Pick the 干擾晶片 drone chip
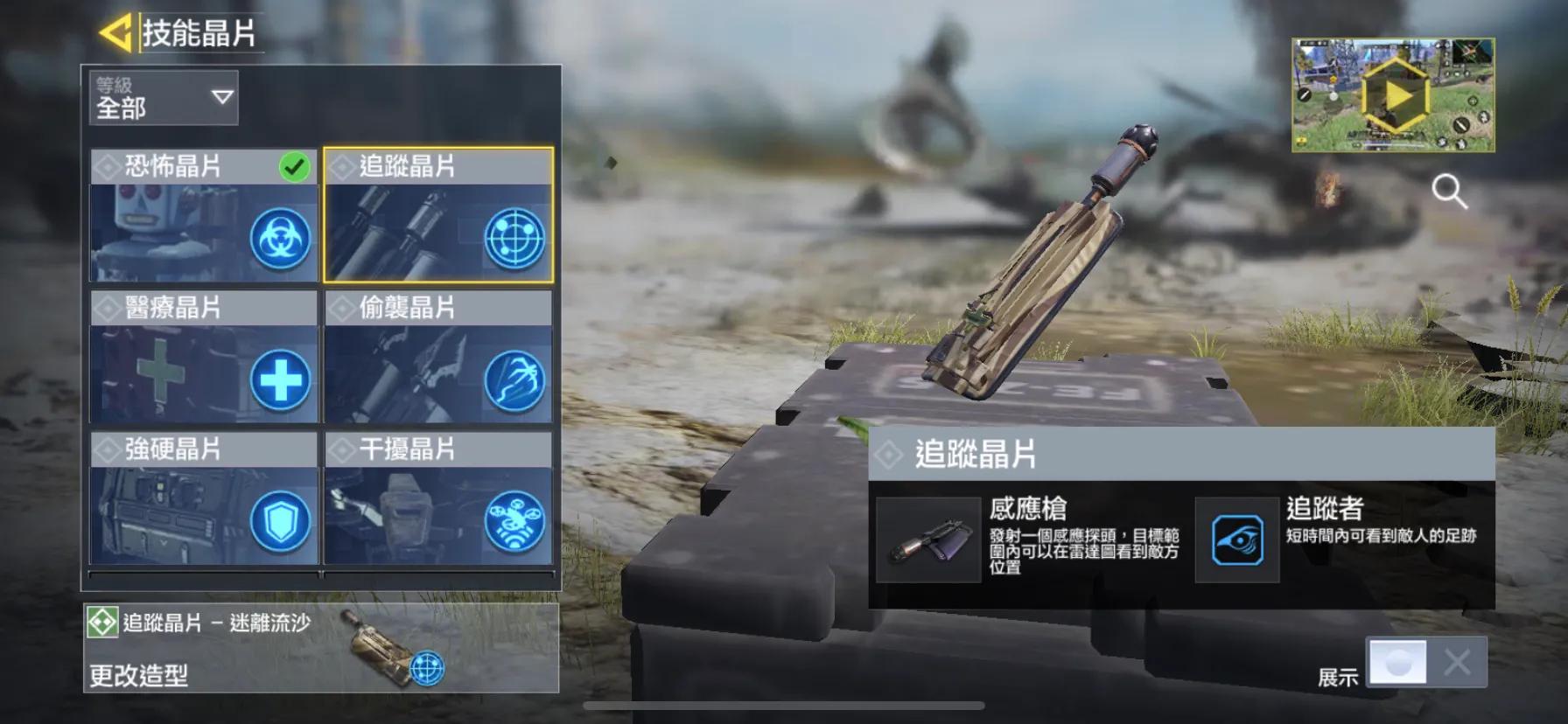Image resolution: width=1568 pixels, height=724 pixels. (438, 499)
